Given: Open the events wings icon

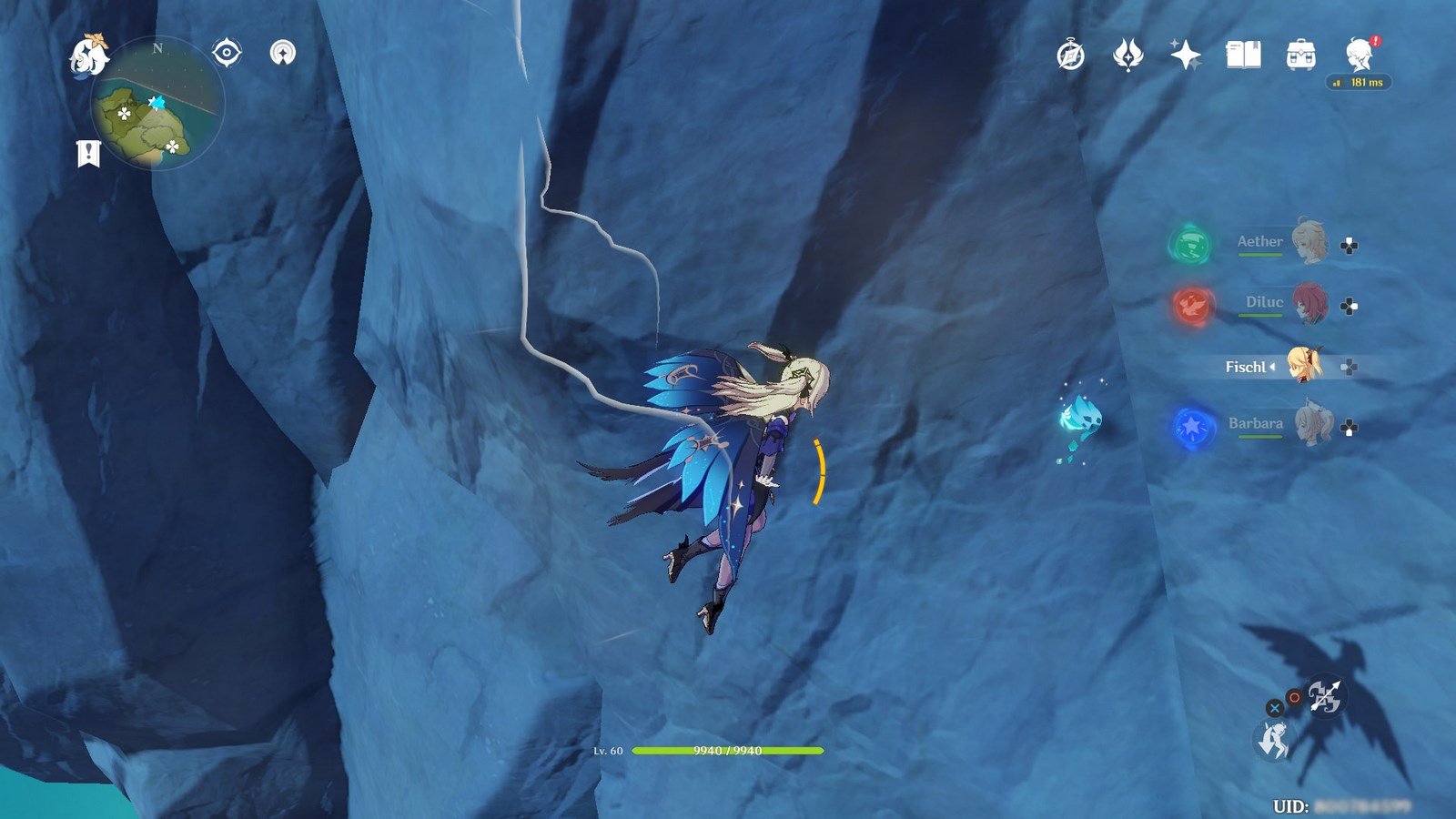Looking at the screenshot, I should (x=1127, y=56).
